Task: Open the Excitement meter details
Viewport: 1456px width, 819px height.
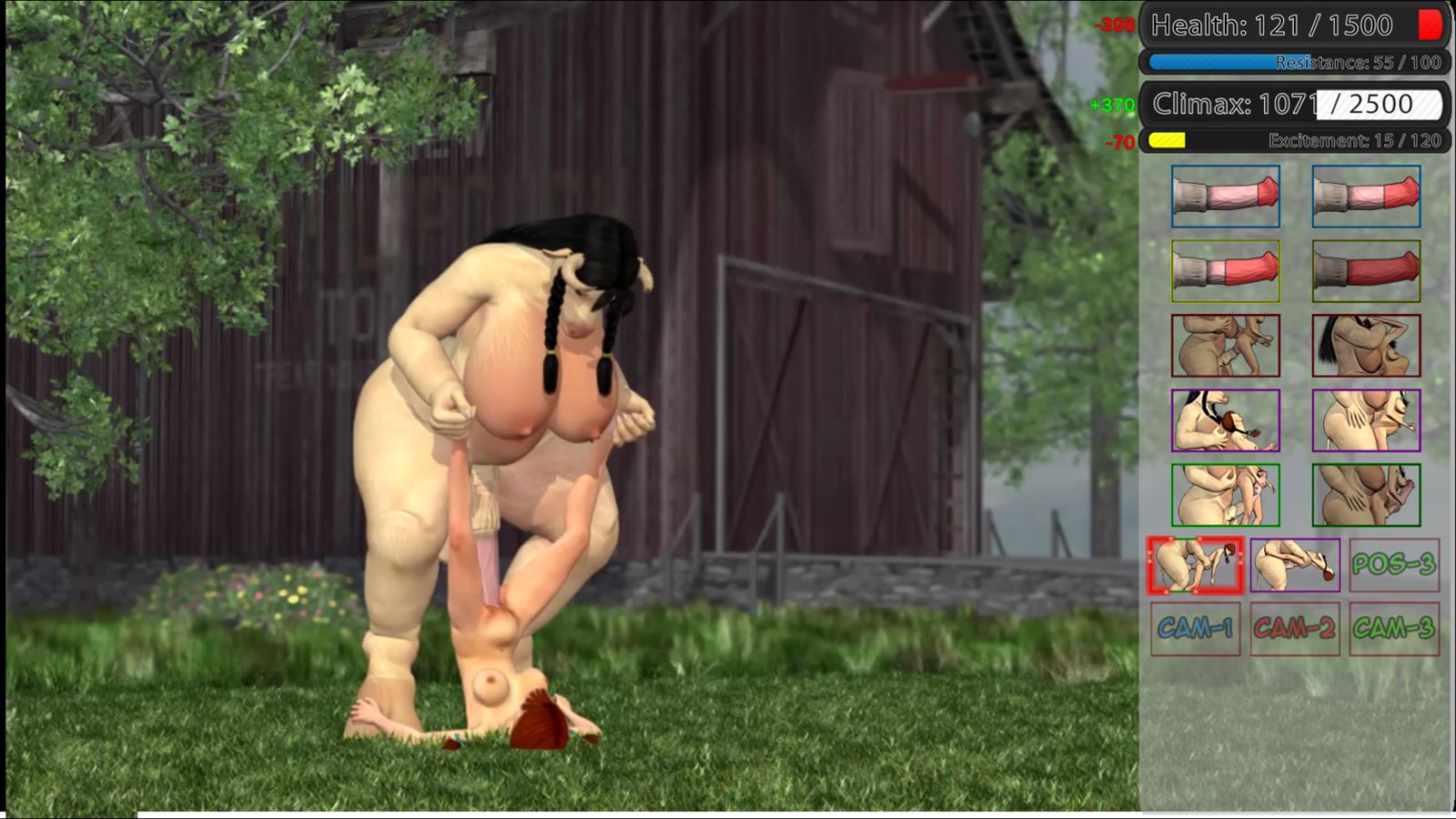Action: [x=1292, y=141]
